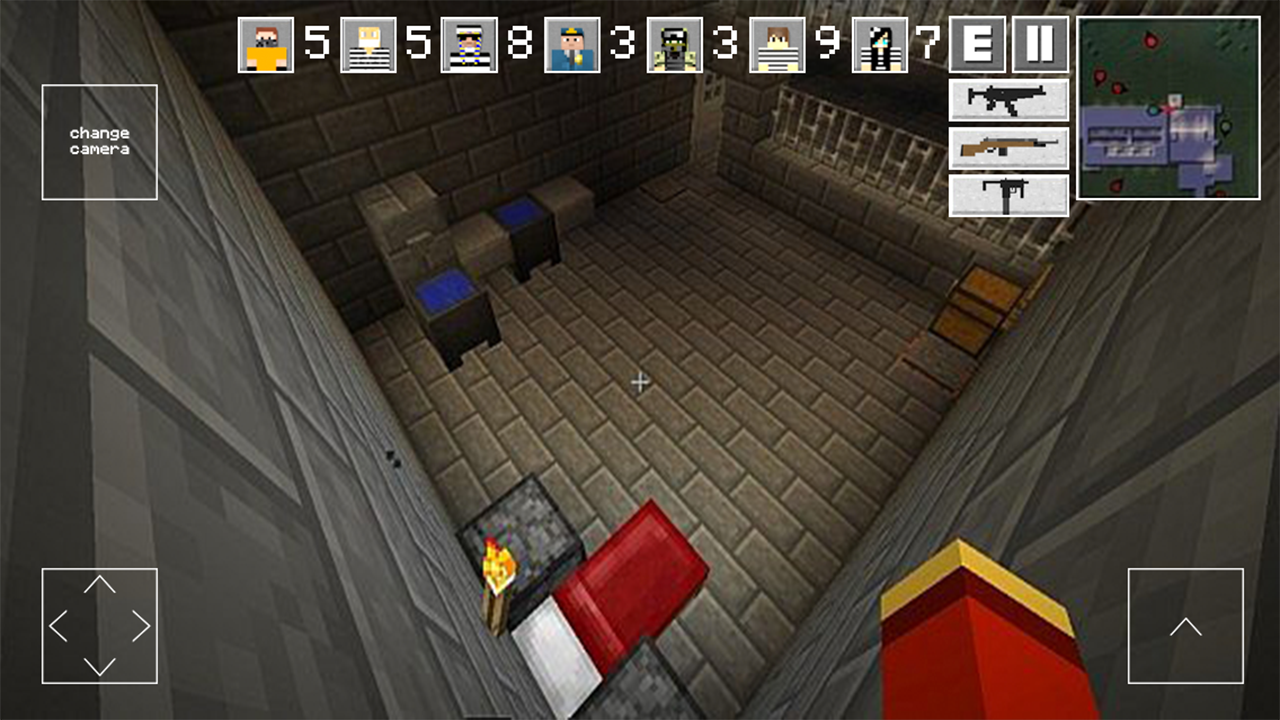This screenshot has width=1280, height=720.
Task: Pause the game with the II button
Action: (1040, 45)
